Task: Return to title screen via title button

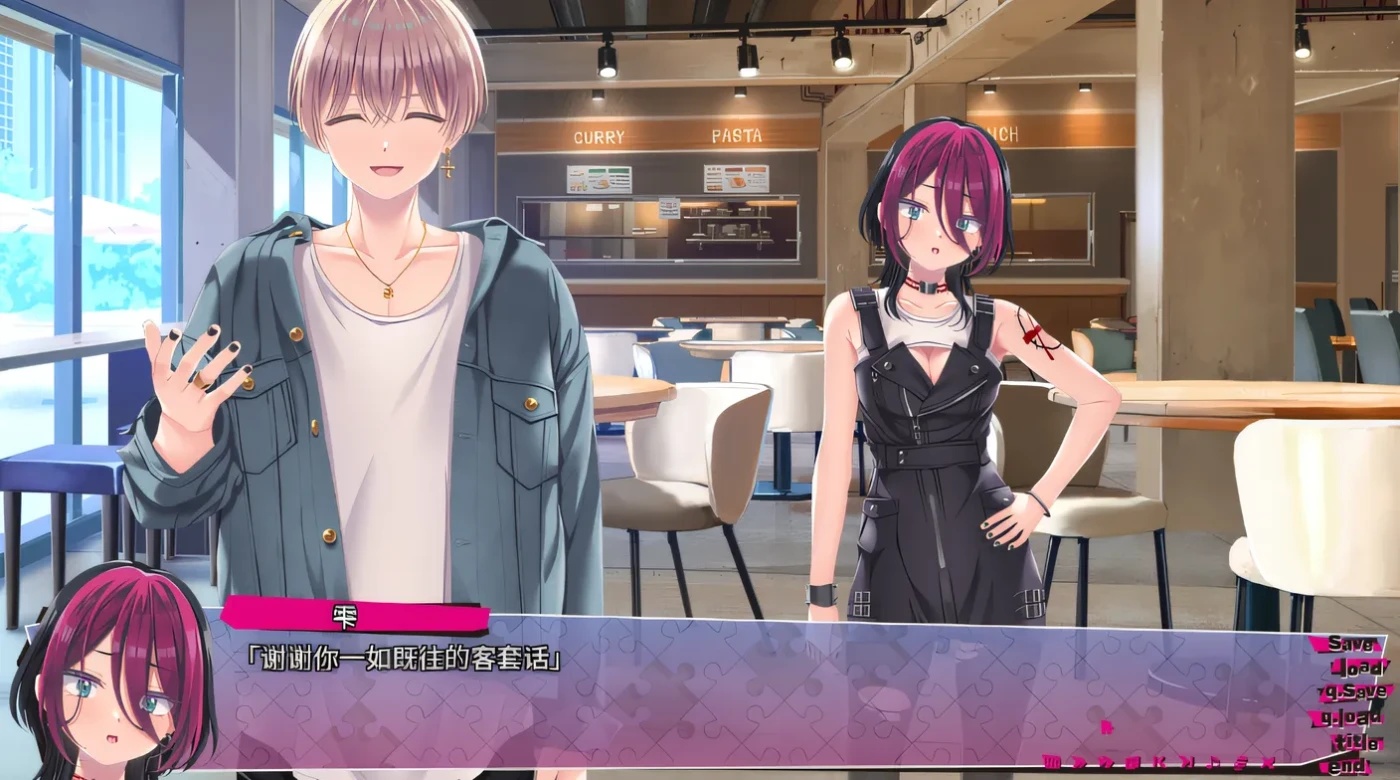Action: point(1355,743)
